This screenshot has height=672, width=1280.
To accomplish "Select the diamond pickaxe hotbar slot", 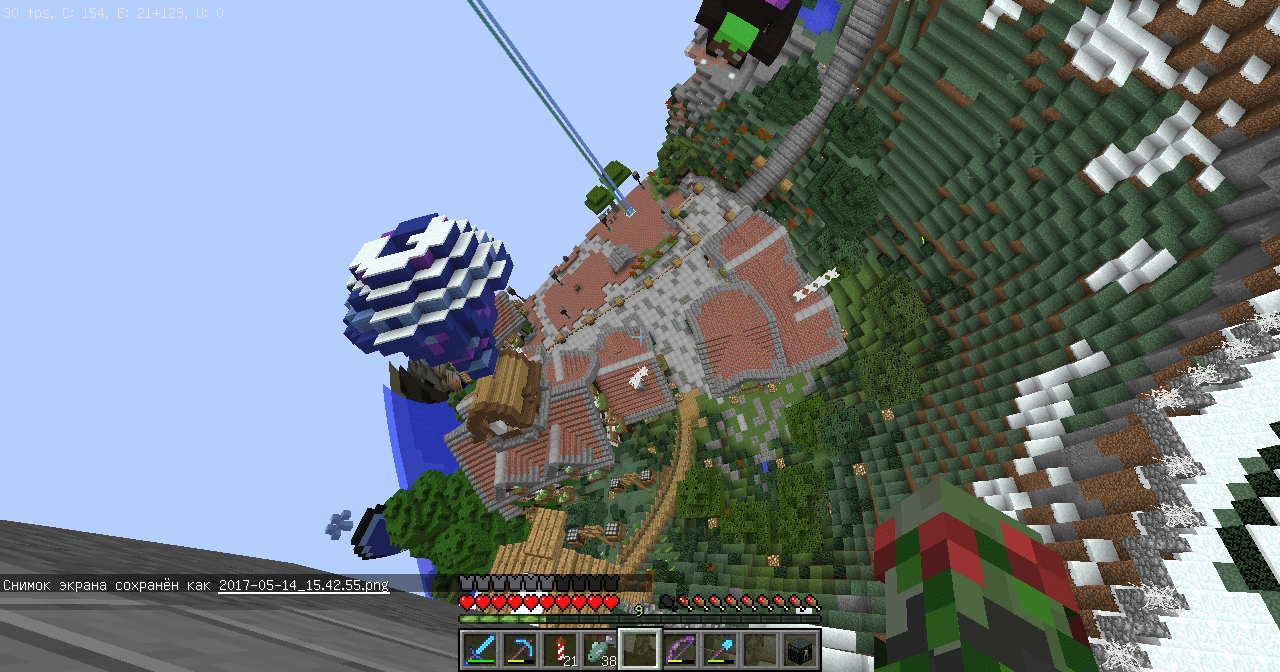I will coord(519,648).
